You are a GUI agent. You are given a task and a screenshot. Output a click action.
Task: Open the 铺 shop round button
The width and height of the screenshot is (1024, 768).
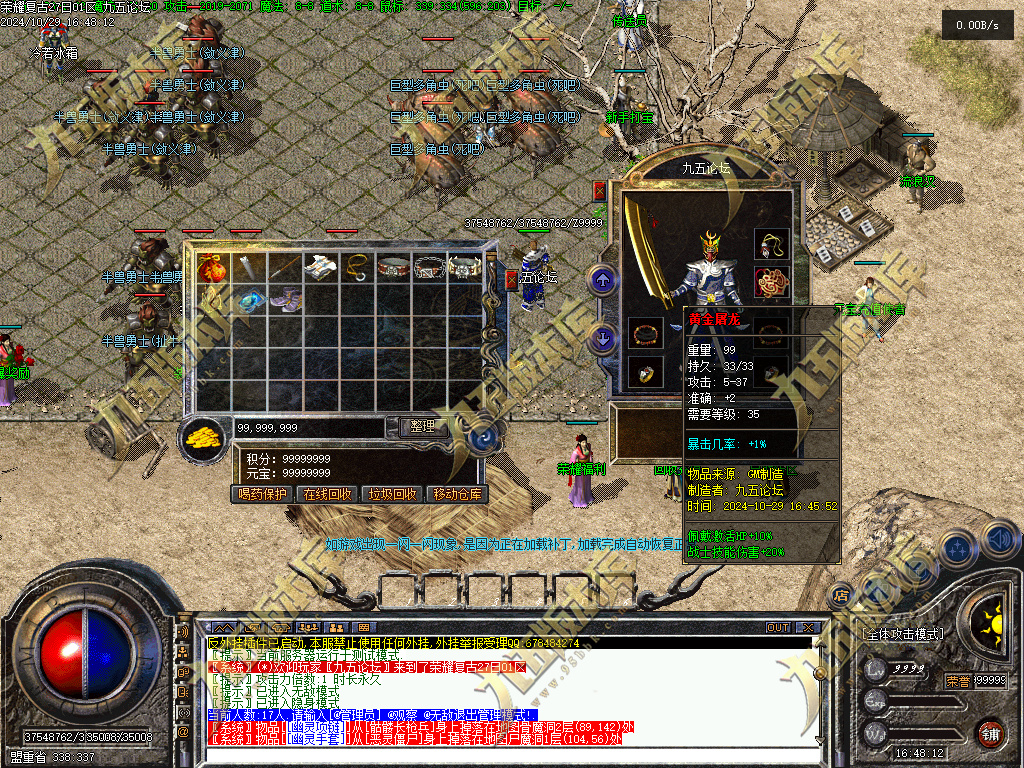click(x=990, y=732)
